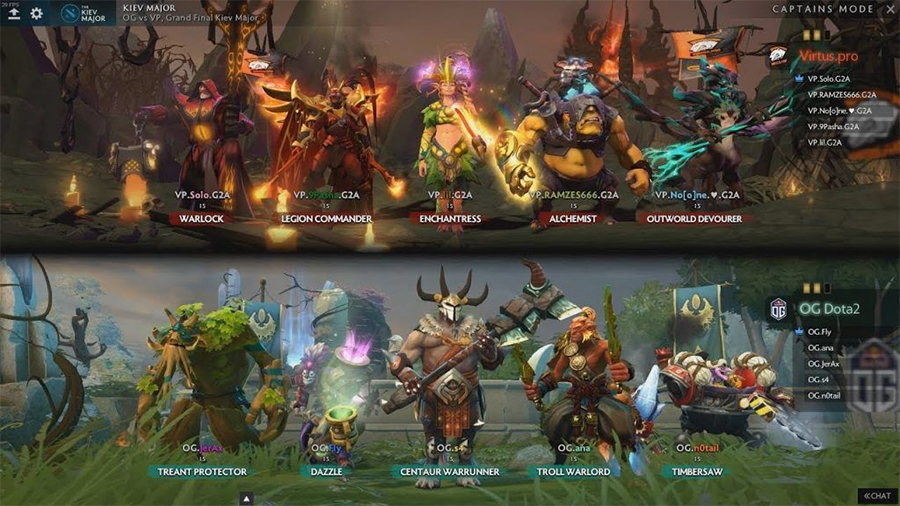Select OG.n0tail in the OG roster list
900x506 pixels.
pyautogui.click(x=825, y=395)
